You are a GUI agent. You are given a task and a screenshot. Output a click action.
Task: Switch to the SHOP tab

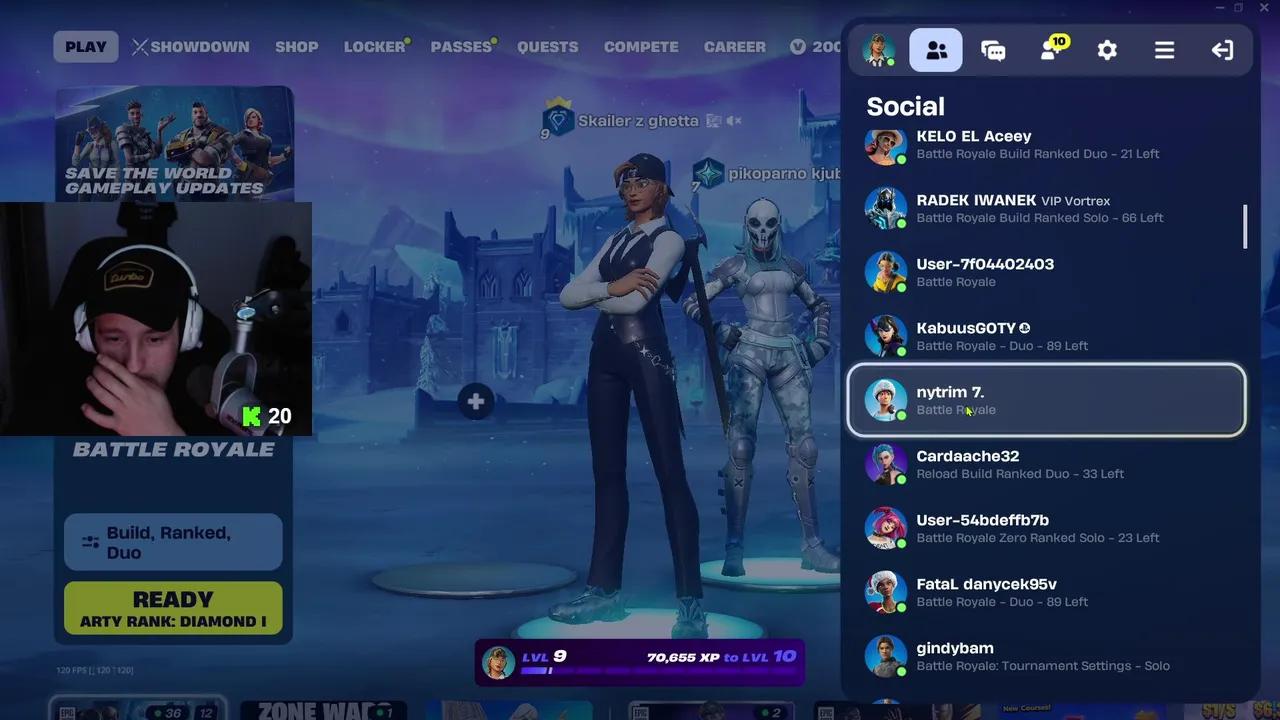296,46
